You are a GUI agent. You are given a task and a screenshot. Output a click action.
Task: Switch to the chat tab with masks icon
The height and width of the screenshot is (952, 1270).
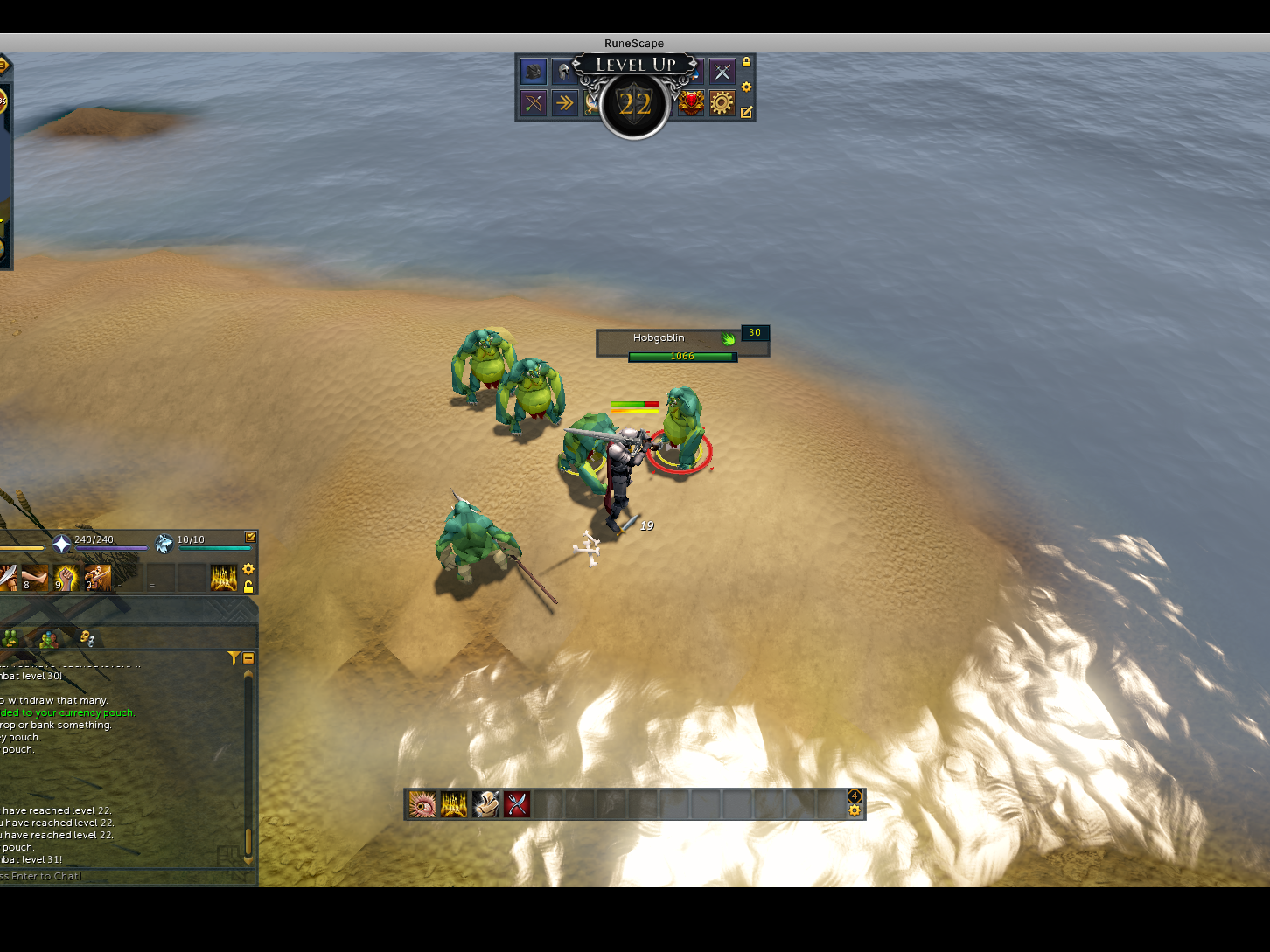pyautogui.click(x=87, y=638)
